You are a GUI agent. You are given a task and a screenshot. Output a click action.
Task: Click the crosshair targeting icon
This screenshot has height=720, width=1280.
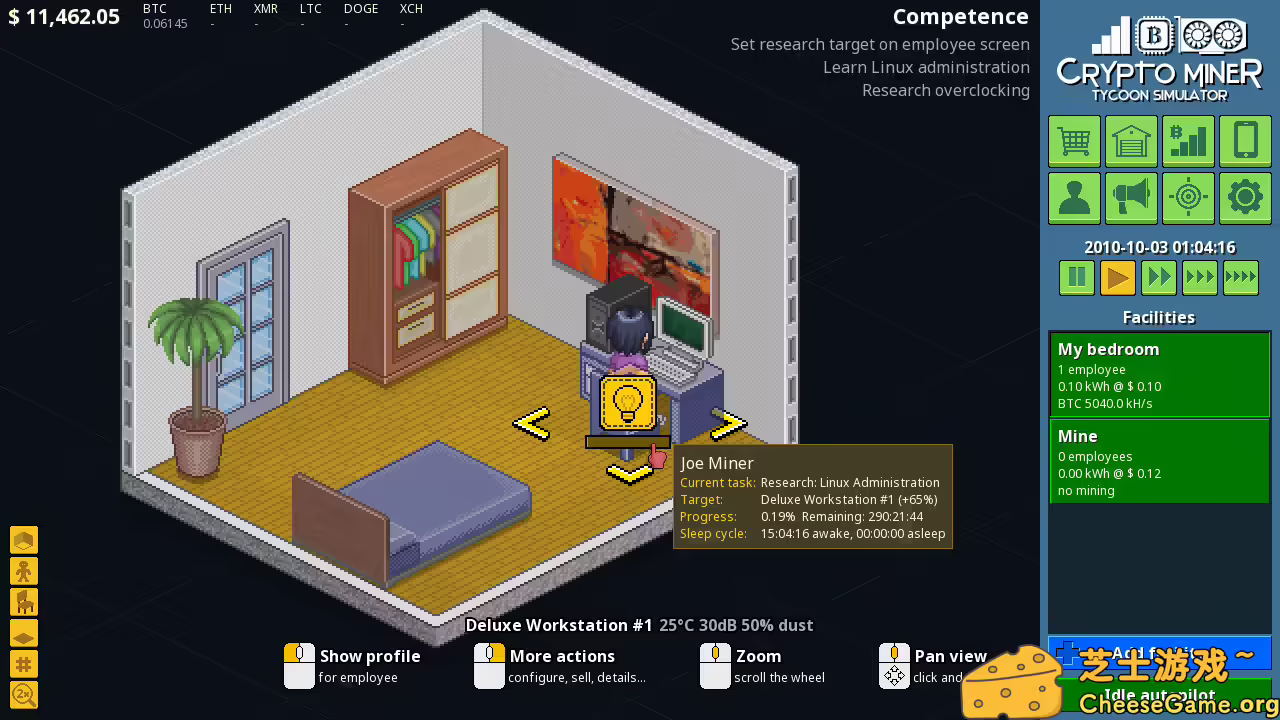click(x=1188, y=197)
